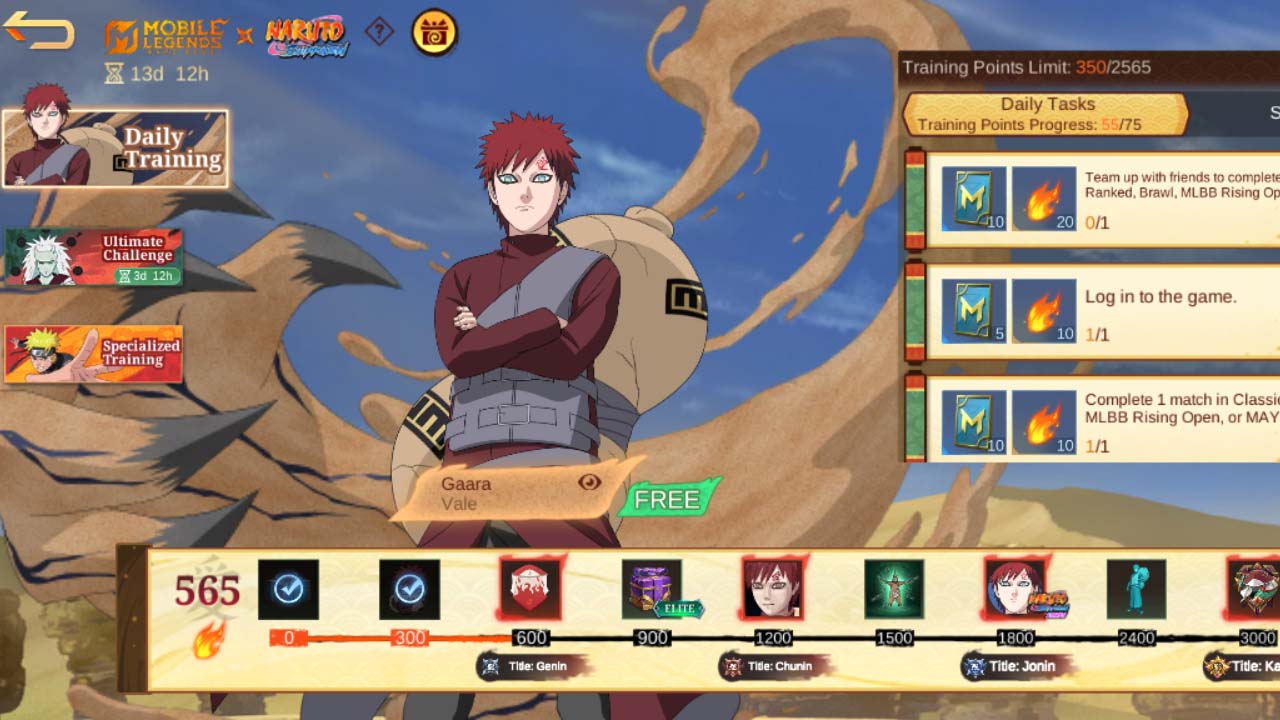Open the Elite purple chest reward at 900
This screenshot has width=1280, height=720.
pyautogui.click(x=650, y=589)
